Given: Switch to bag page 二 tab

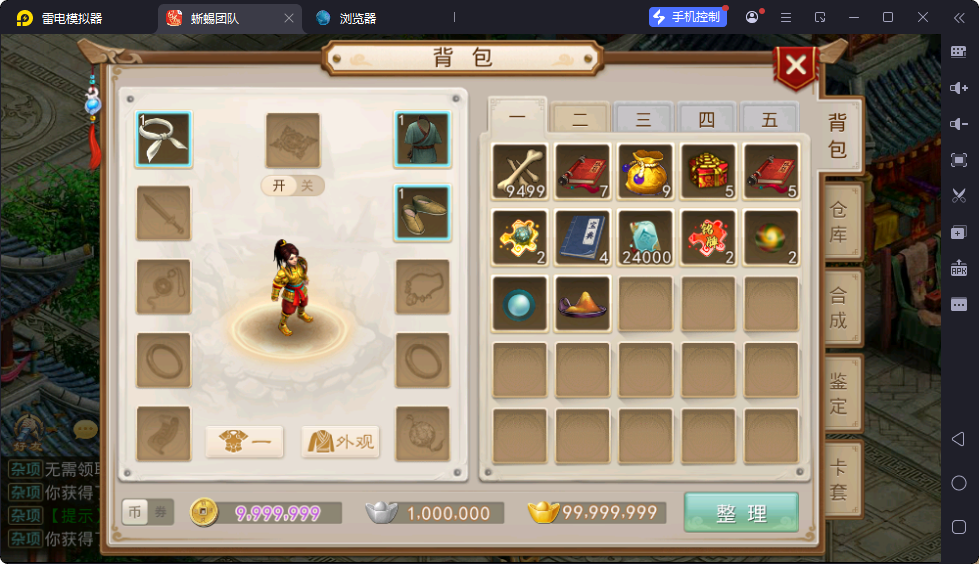Looking at the screenshot, I should [x=580, y=120].
